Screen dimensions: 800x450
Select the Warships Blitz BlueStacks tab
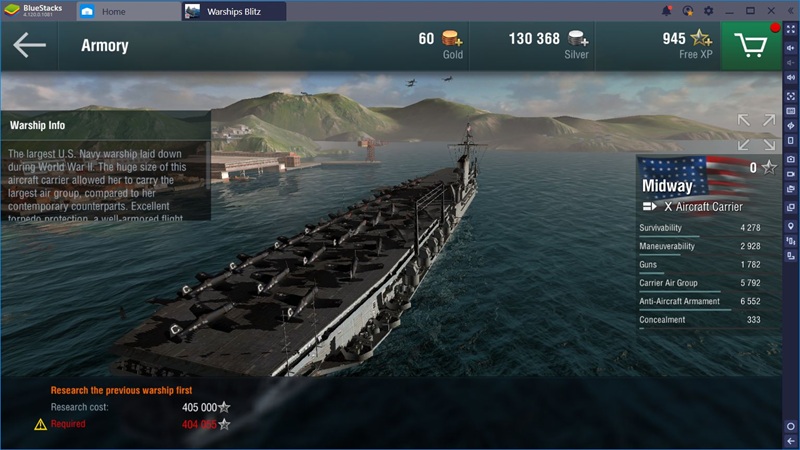click(x=233, y=12)
